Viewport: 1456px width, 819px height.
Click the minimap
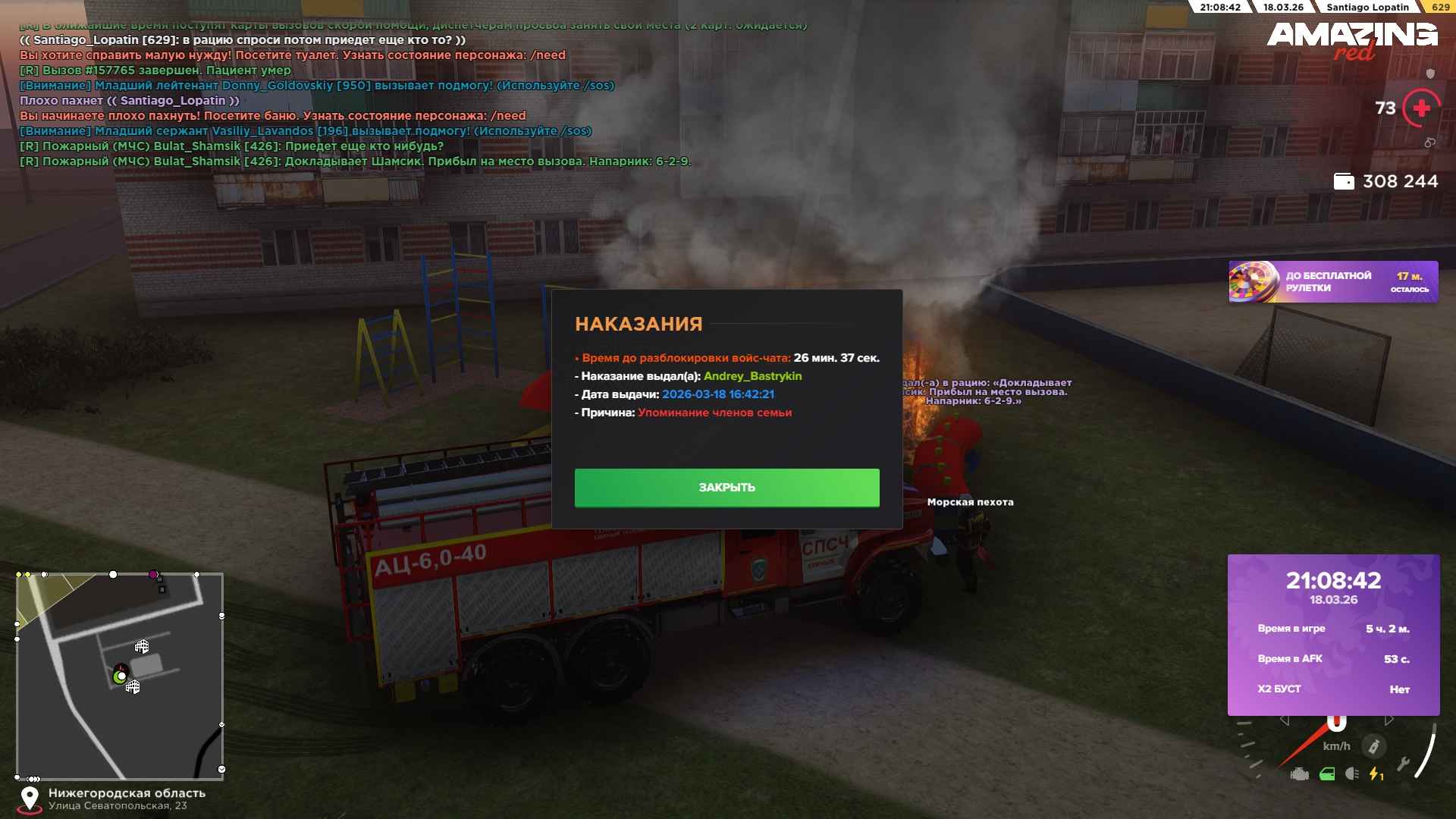pyautogui.click(x=120, y=676)
